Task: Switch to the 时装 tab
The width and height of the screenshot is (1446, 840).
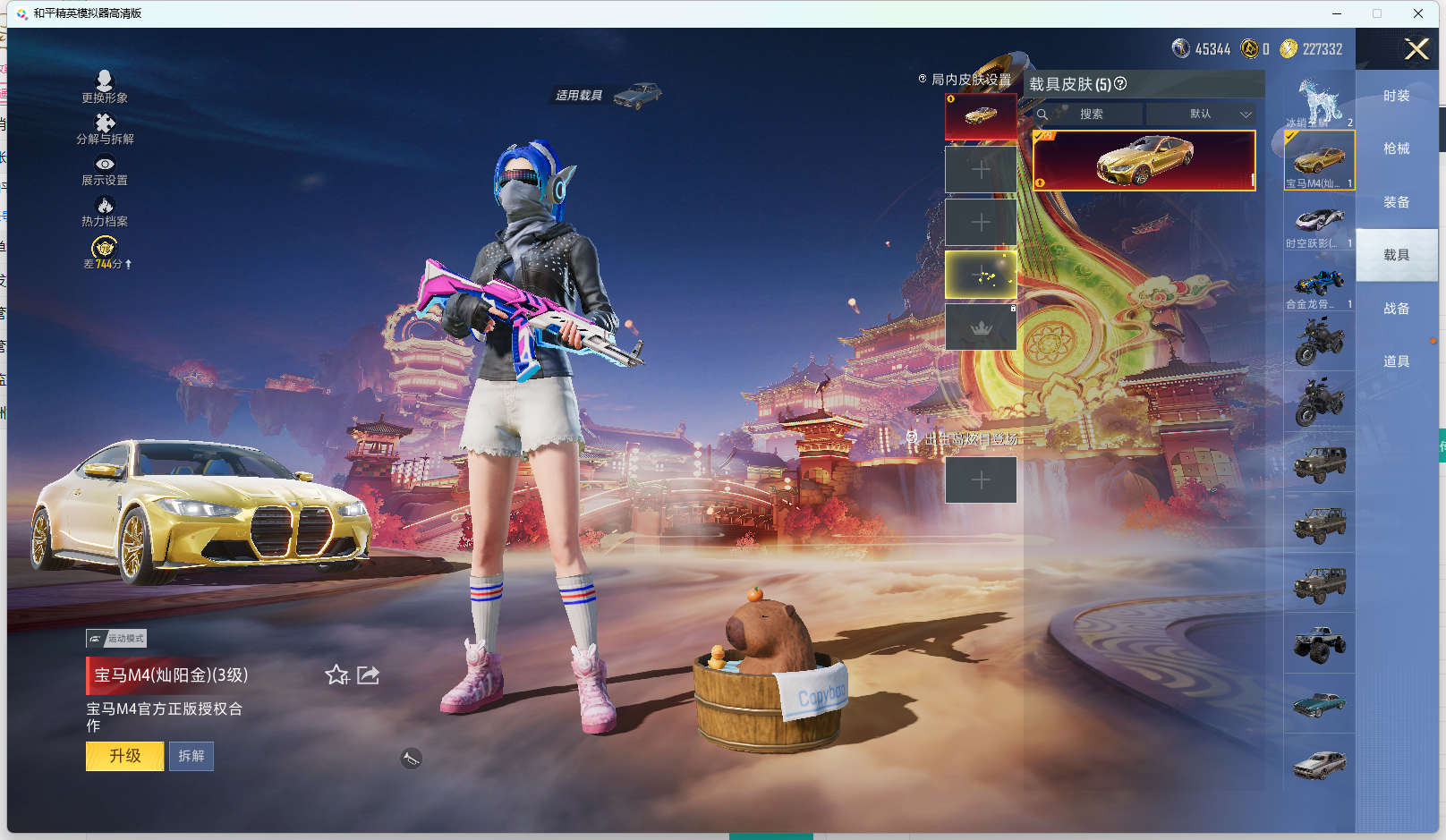Action: (x=1399, y=94)
